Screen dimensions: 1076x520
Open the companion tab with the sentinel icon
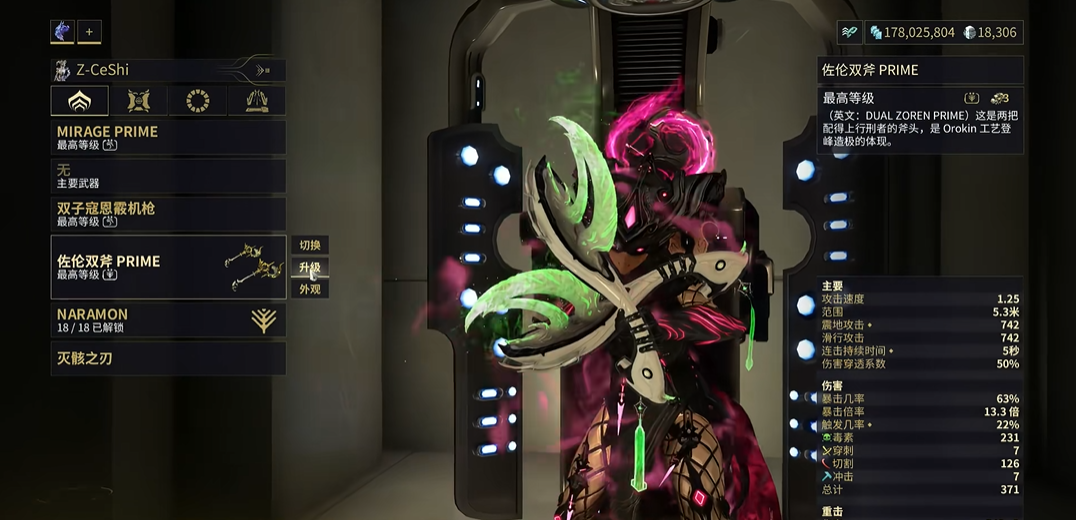click(138, 101)
